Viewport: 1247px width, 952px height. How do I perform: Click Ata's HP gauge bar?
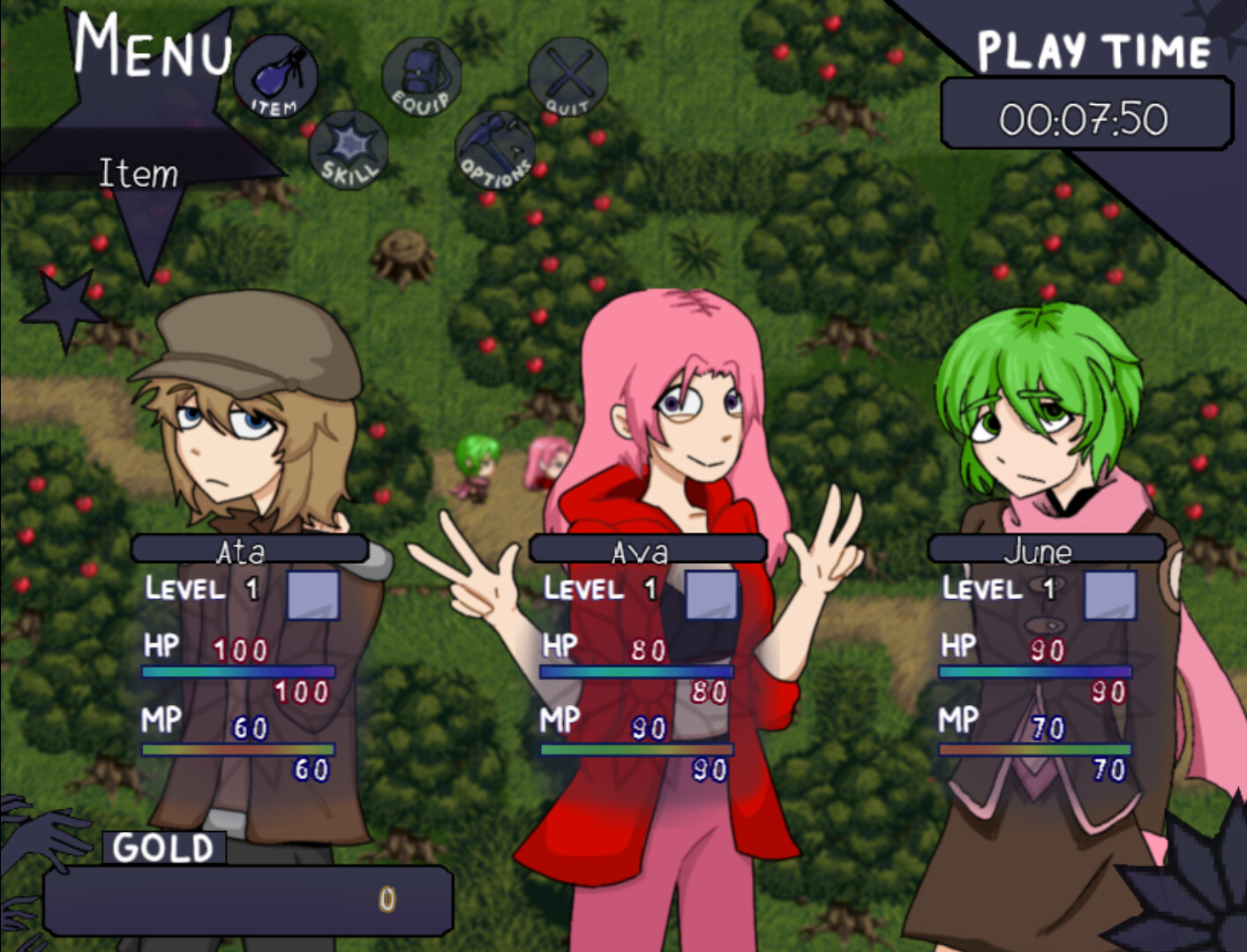[238, 672]
